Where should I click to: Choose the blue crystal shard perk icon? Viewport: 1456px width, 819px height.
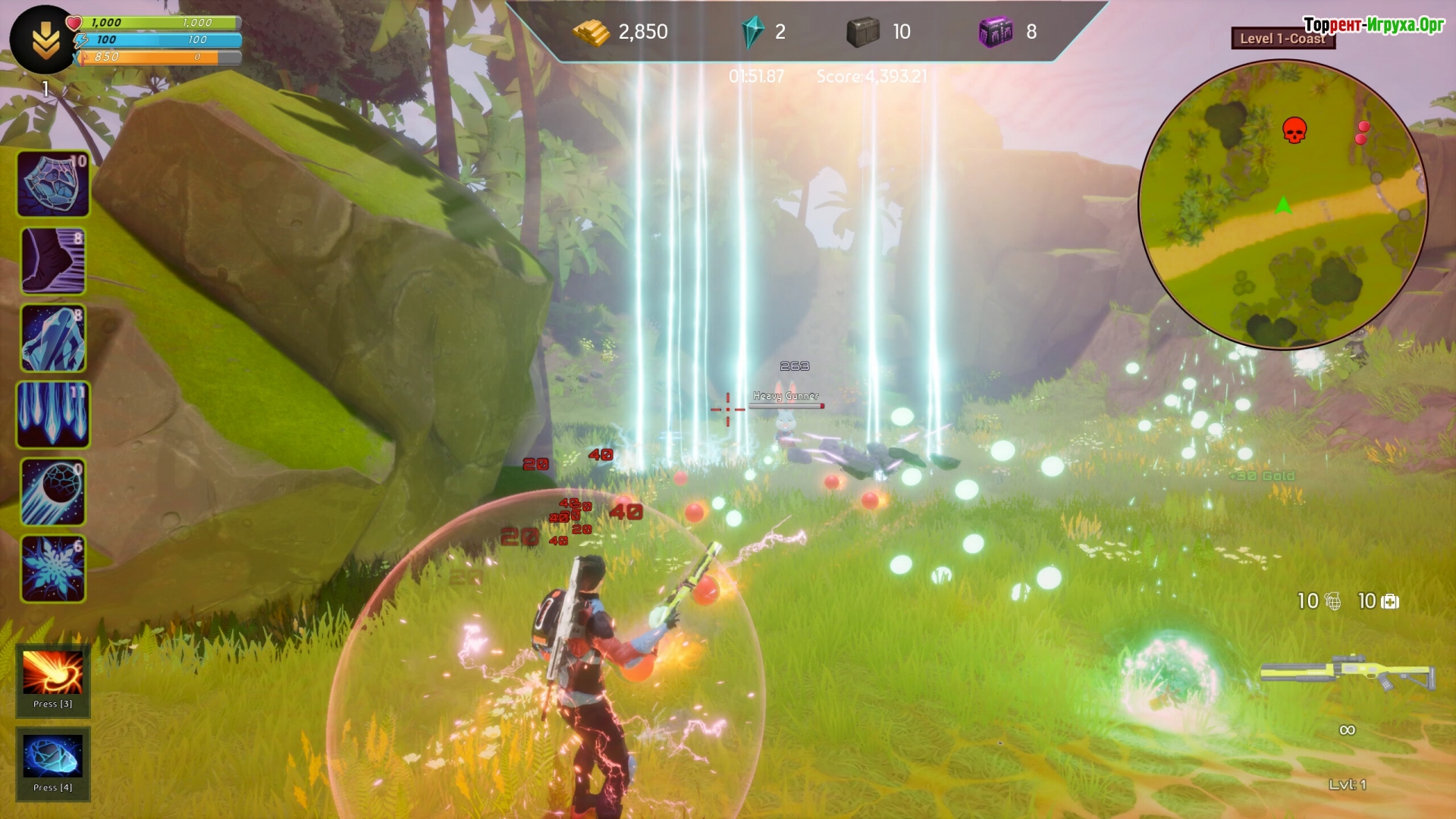click(53, 338)
